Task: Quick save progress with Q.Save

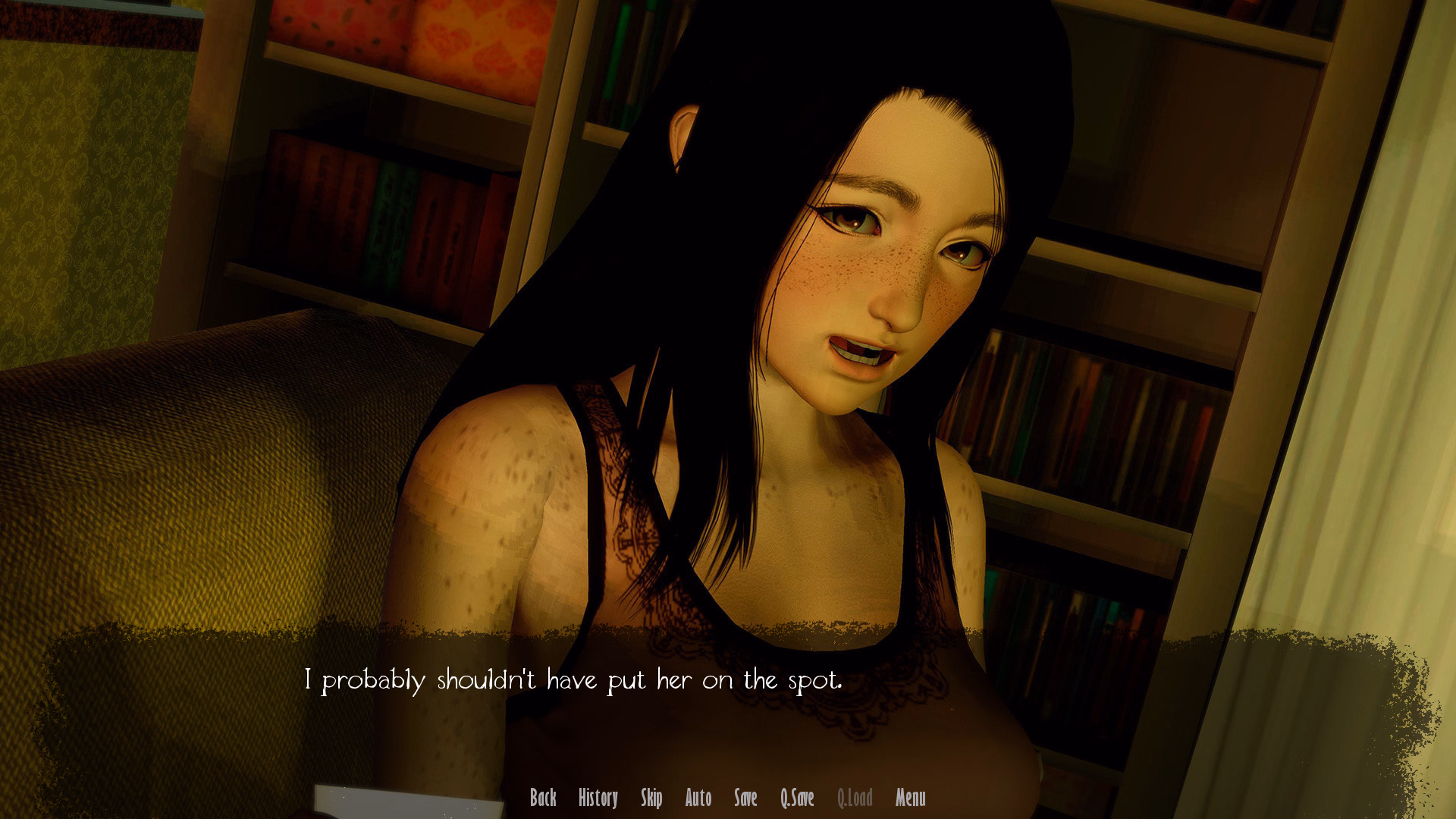Action: point(797,799)
